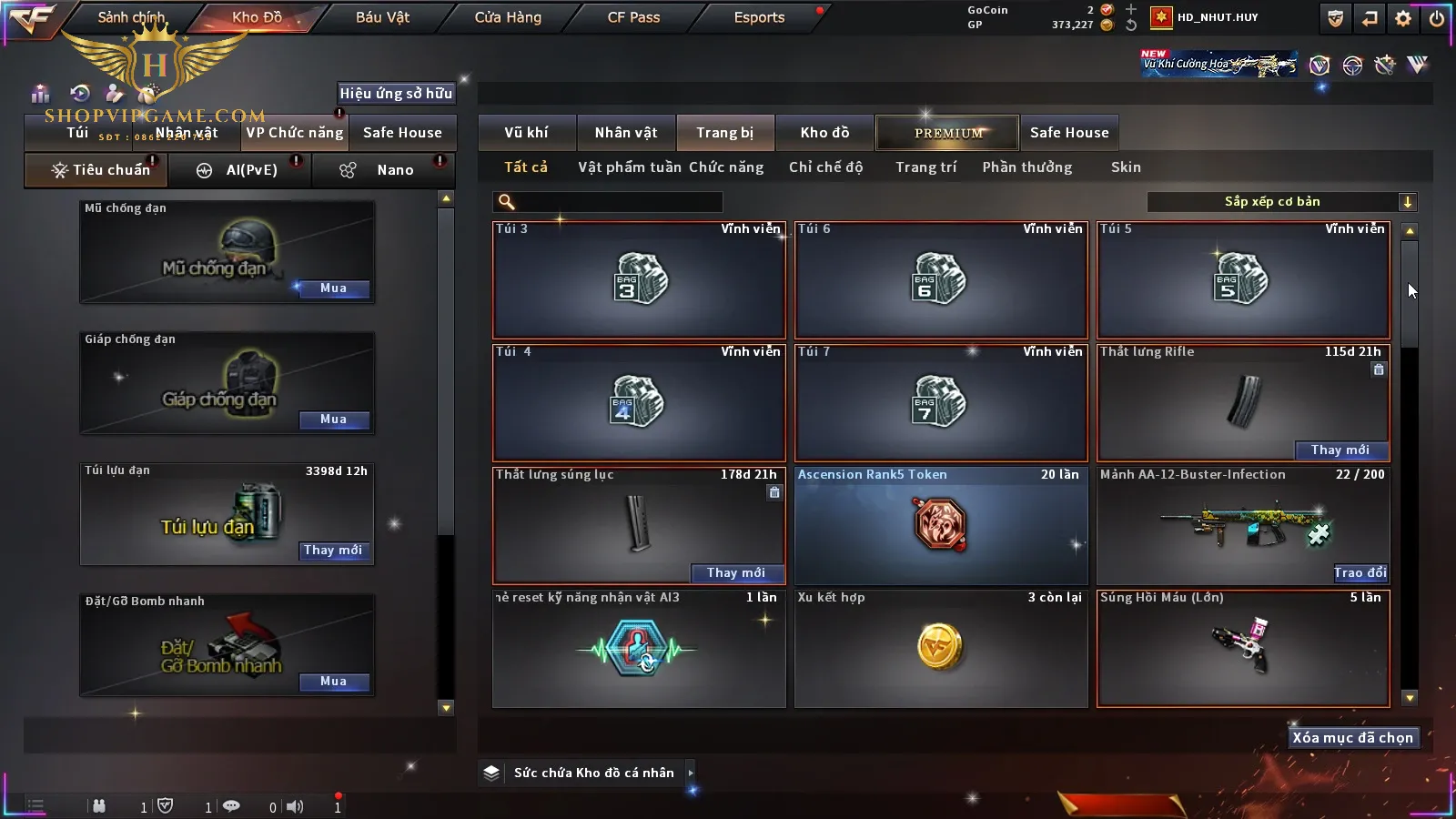
Task: Renew the Túi lựu đạn grenade bag
Action: (x=333, y=551)
